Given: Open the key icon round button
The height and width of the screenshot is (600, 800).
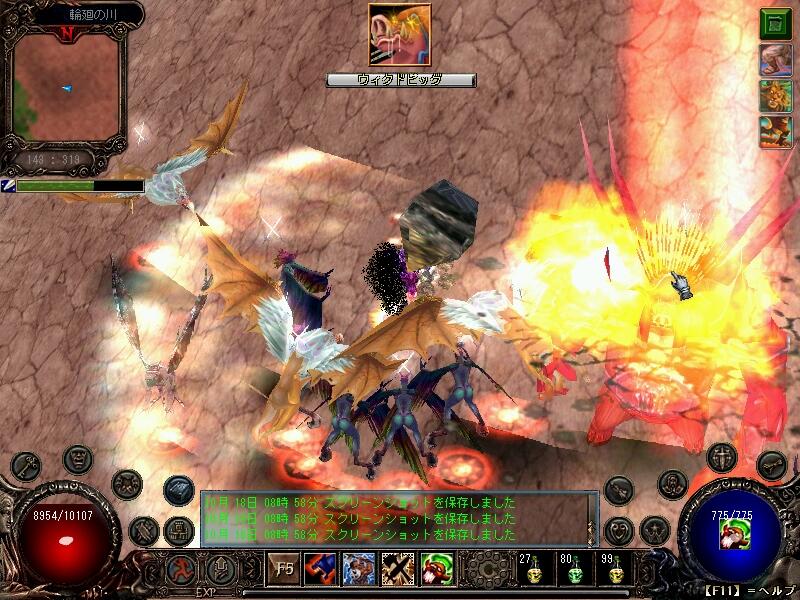Looking at the screenshot, I should click(27, 464).
